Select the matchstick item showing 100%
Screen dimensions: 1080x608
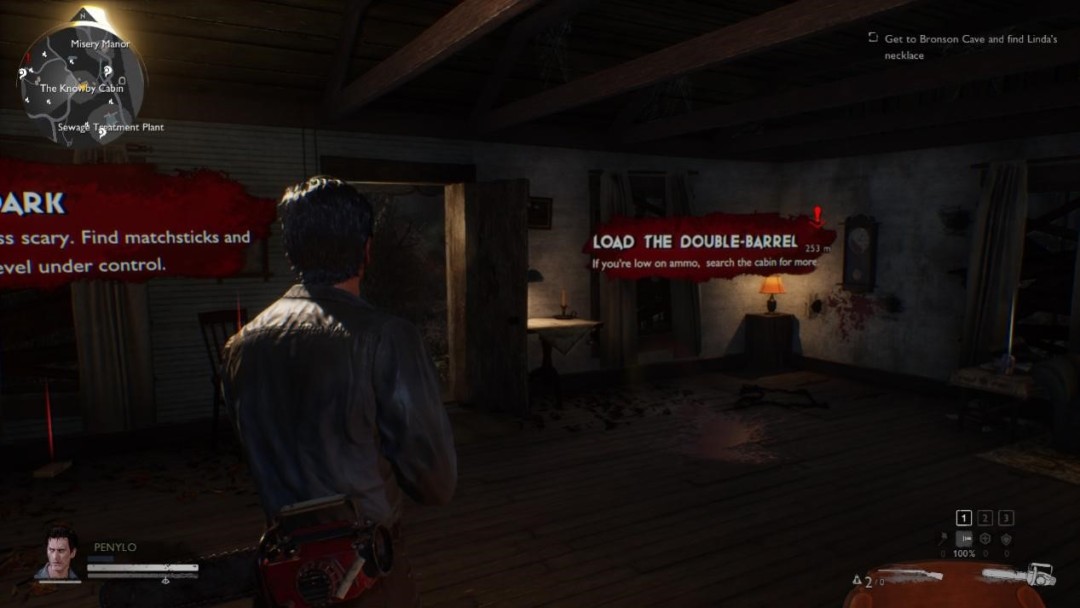click(x=964, y=540)
